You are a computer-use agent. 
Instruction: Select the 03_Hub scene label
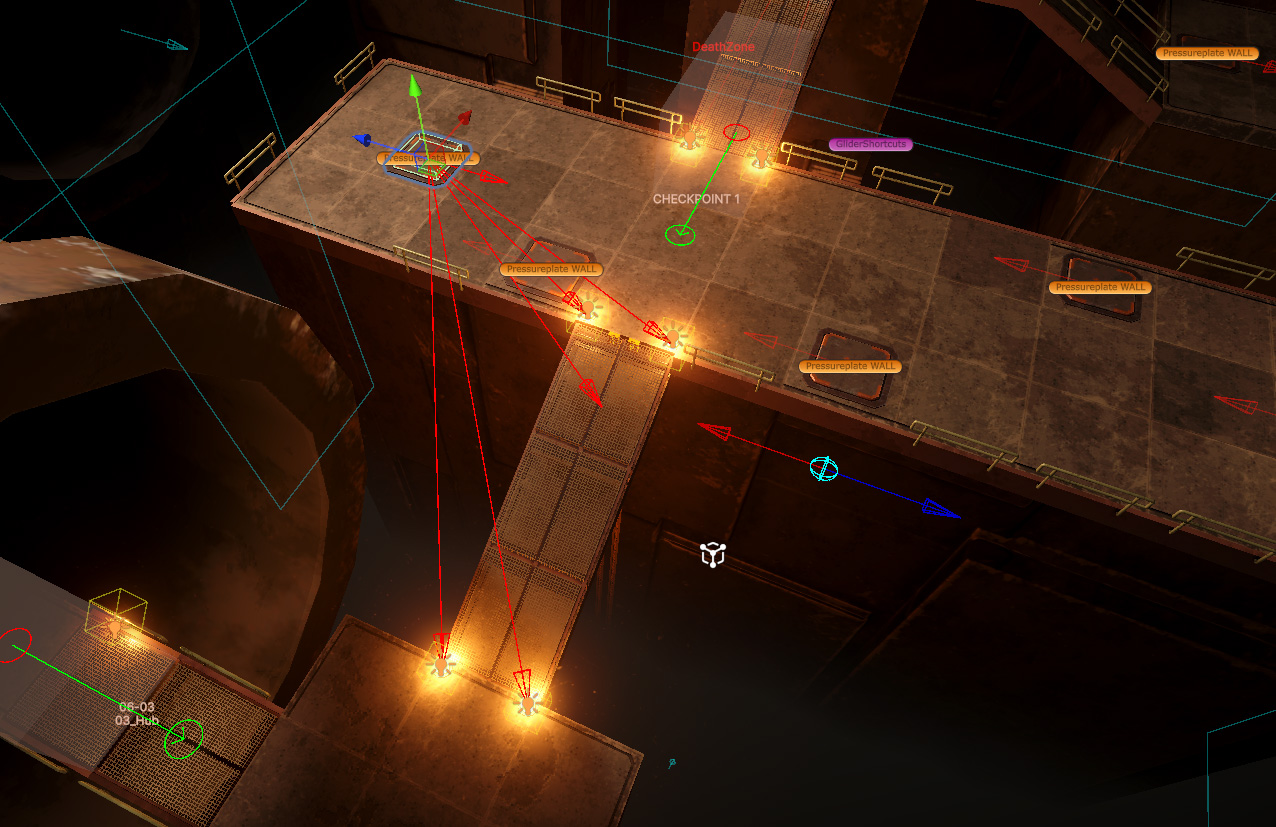click(x=136, y=720)
